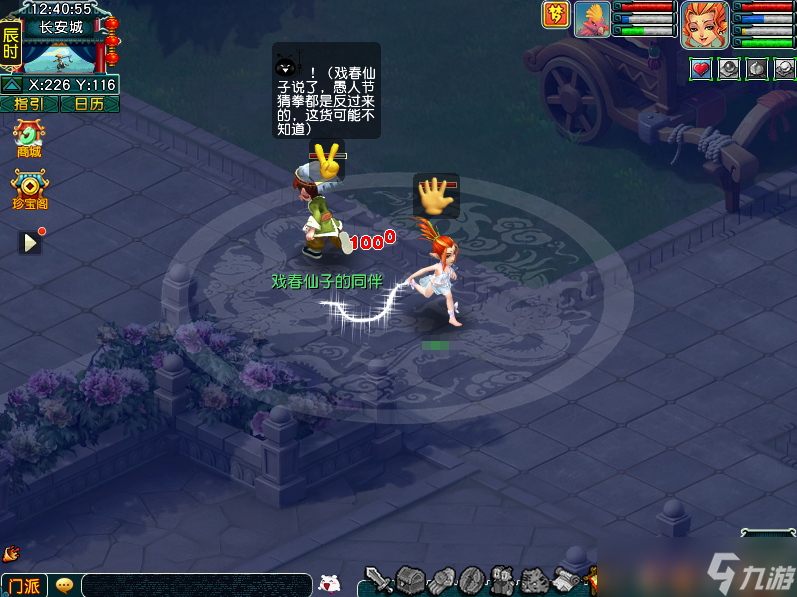Open the 日历 calendar
797x597 pixels.
[89, 104]
